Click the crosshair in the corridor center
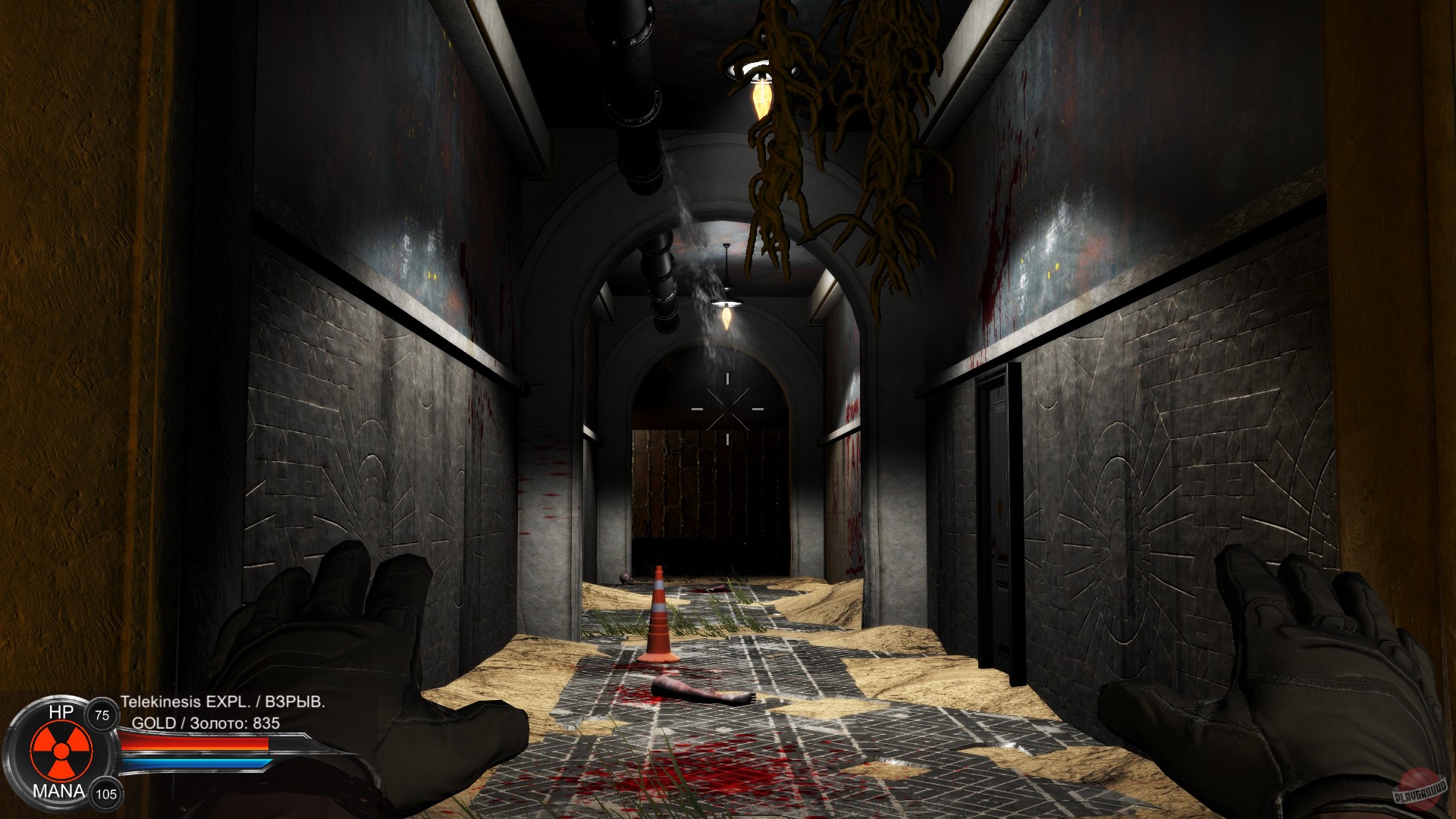 click(x=726, y=408)
